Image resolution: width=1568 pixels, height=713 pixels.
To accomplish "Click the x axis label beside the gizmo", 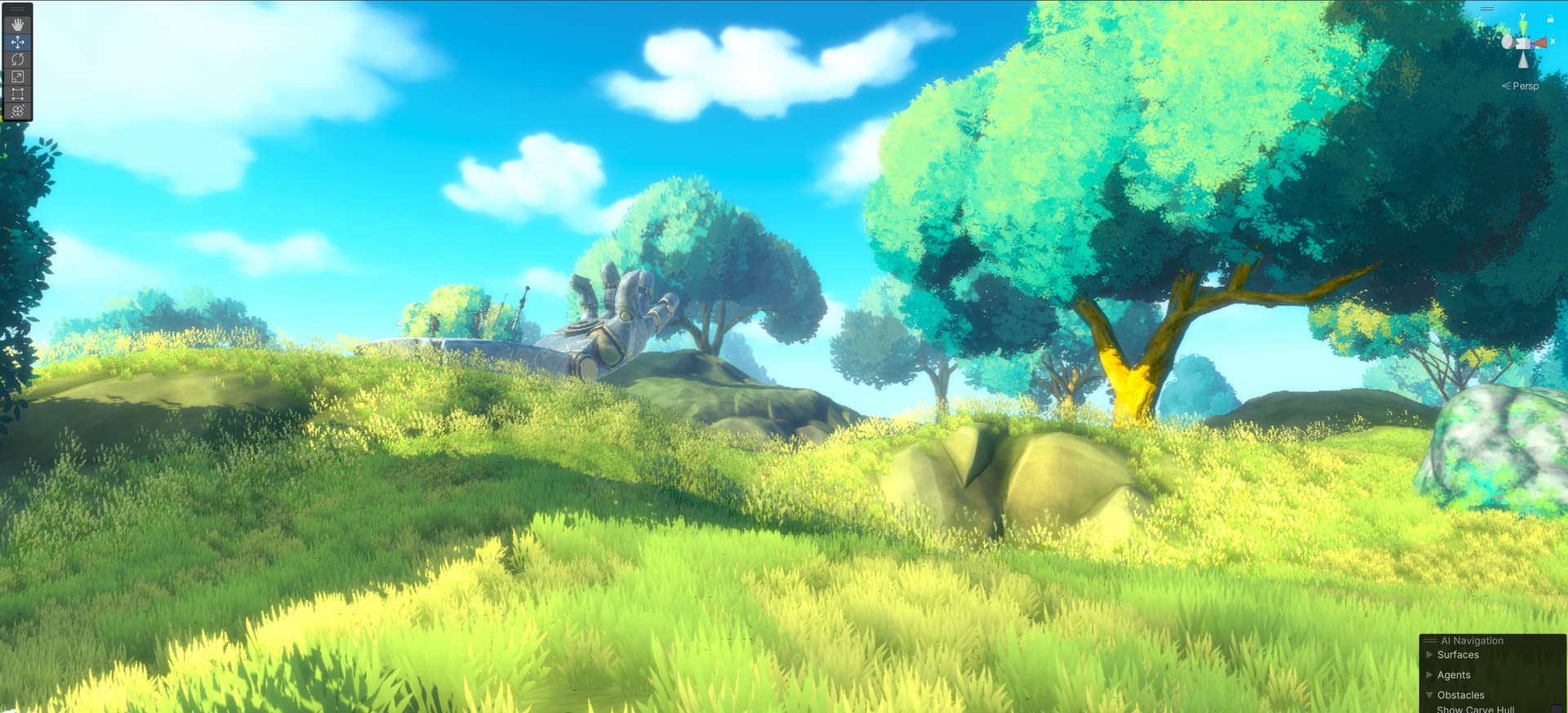I will (1552, 42).
